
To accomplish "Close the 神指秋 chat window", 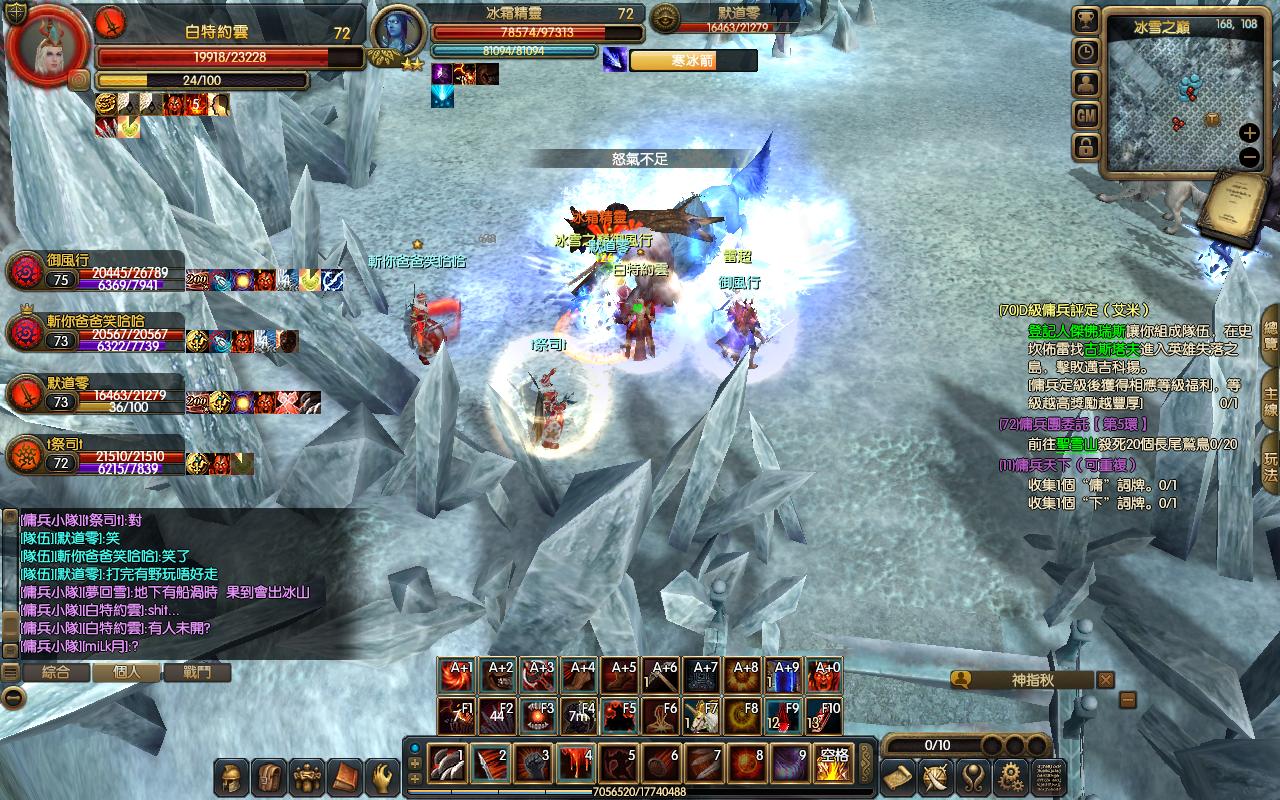I will 1105,680.
